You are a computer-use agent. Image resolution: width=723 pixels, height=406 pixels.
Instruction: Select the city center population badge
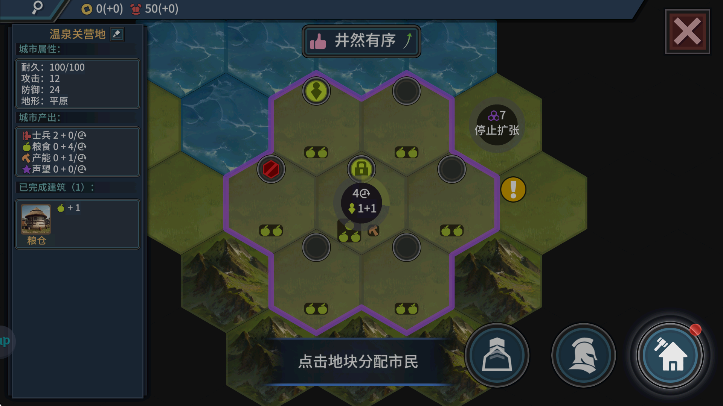[361, 201]
